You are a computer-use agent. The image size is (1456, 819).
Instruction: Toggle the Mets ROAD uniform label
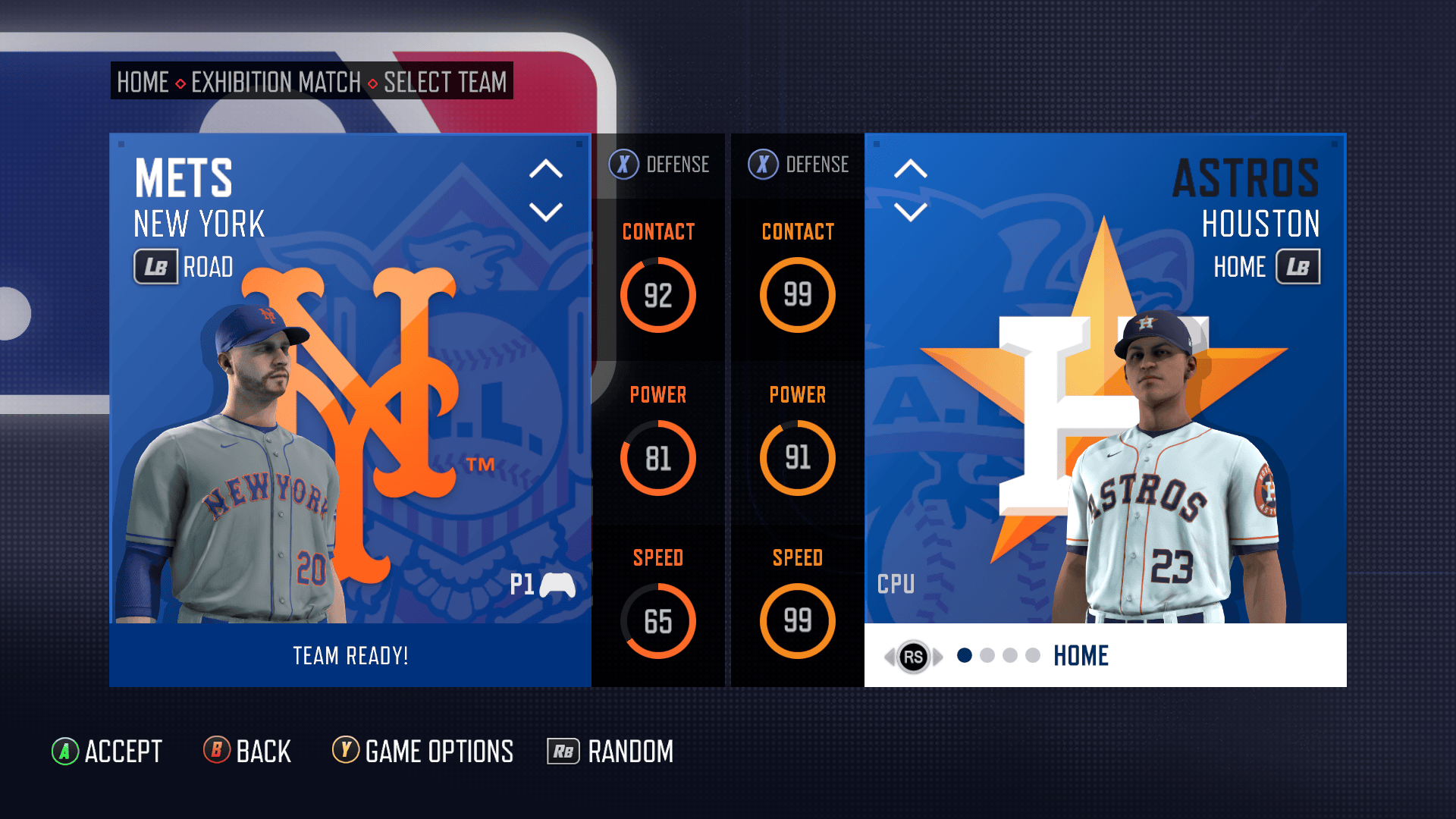(184, 267)
